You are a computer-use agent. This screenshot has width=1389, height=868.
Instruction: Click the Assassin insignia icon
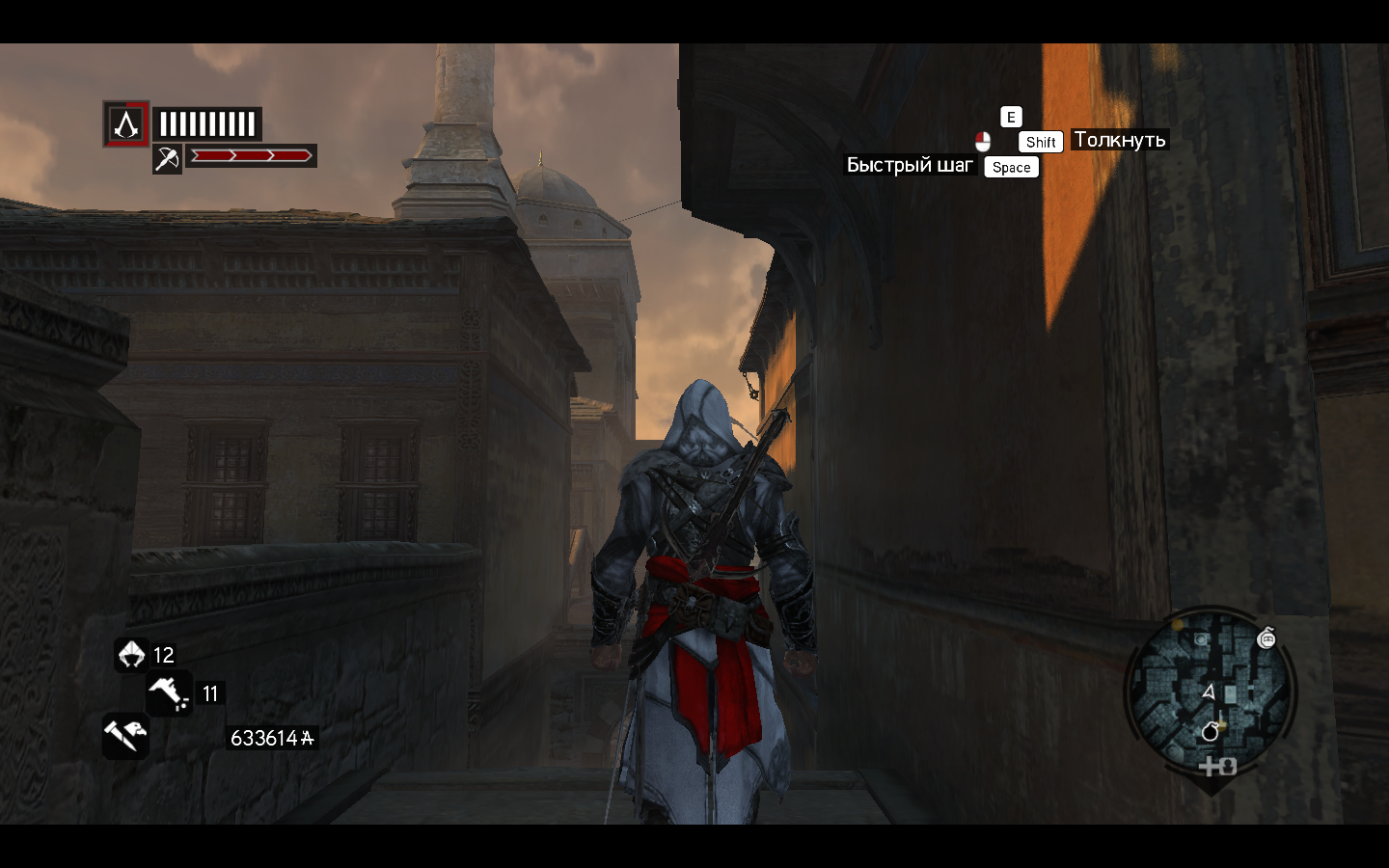(x=126, y=123)
